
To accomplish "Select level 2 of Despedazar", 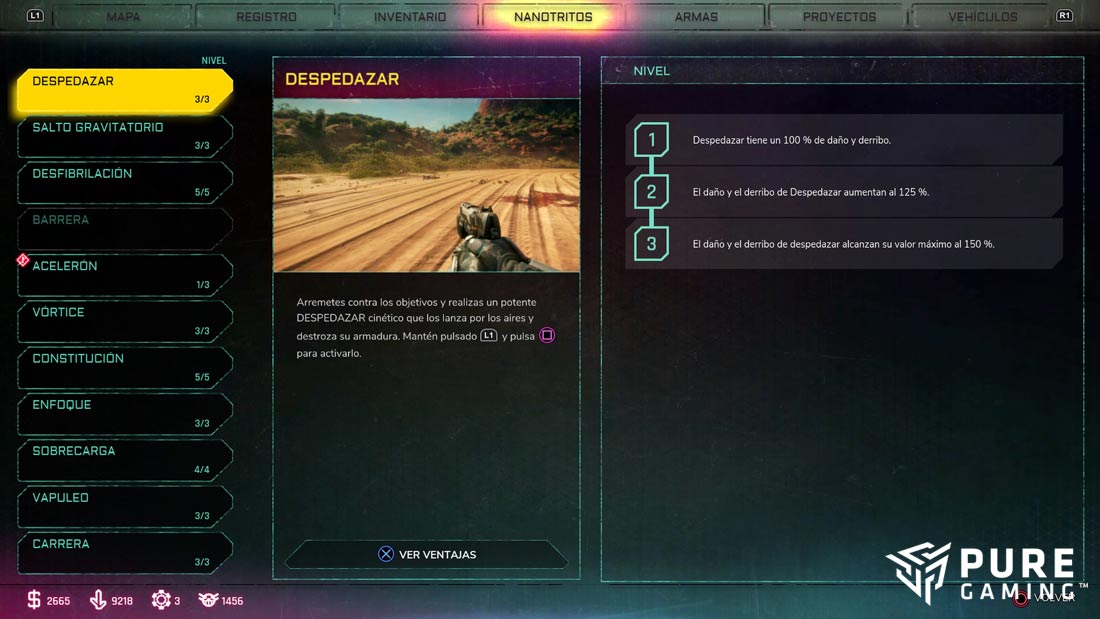I will [x=845, y=192].
